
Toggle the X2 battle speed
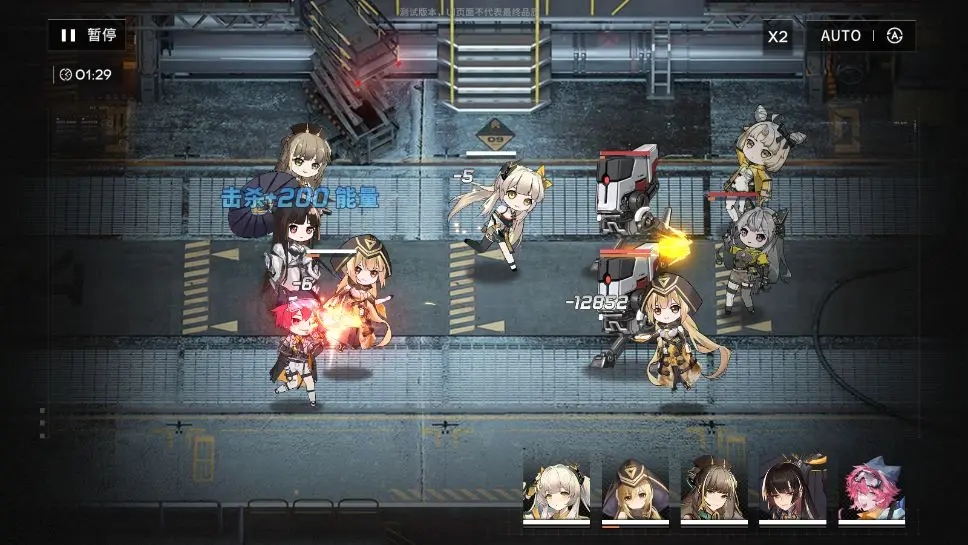778,36
